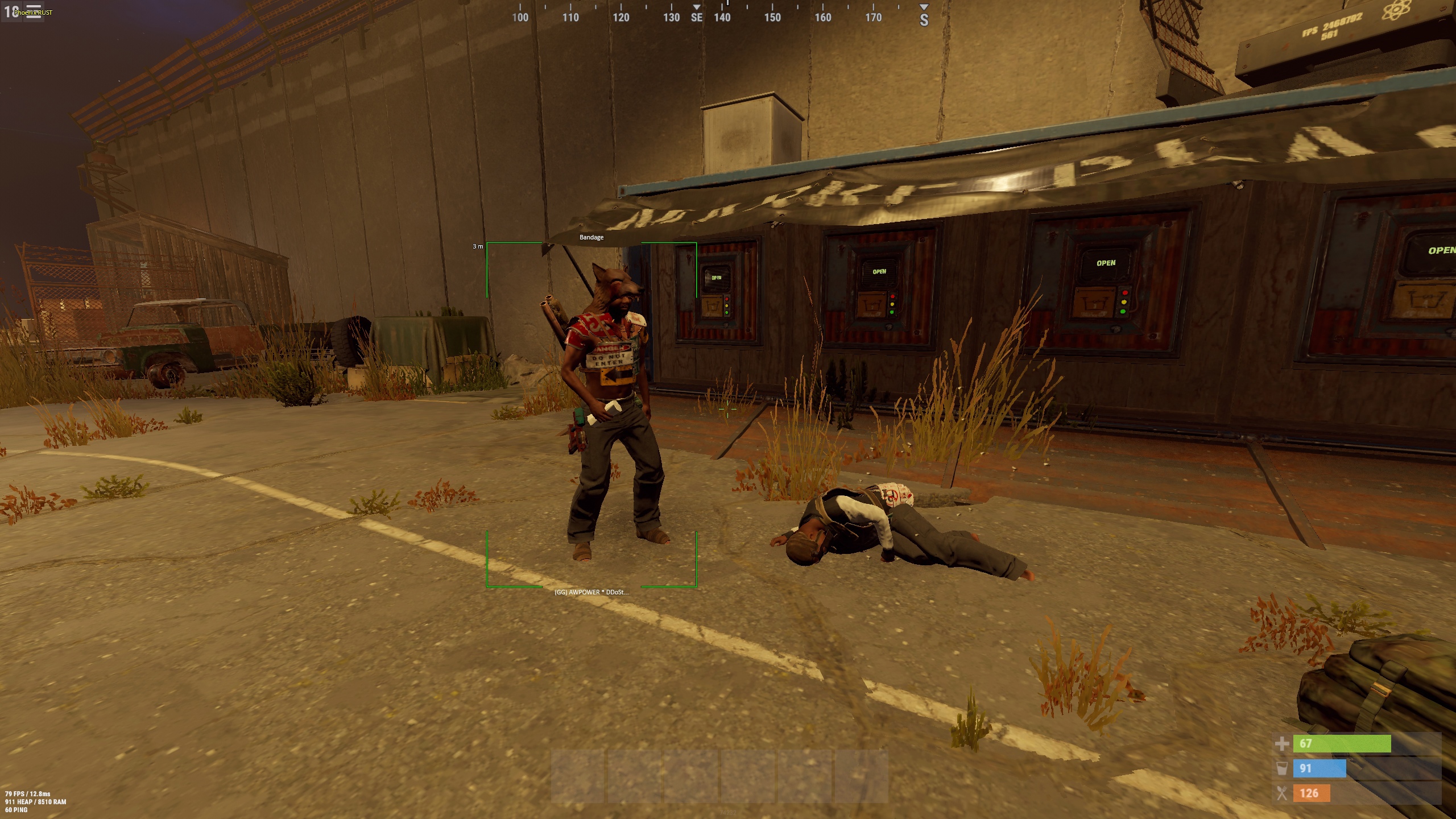The width and height of the screenshot is (1456, 819).
Task: Click the shopping cart icon on the middle vending machine
Action: pos(872,305)
